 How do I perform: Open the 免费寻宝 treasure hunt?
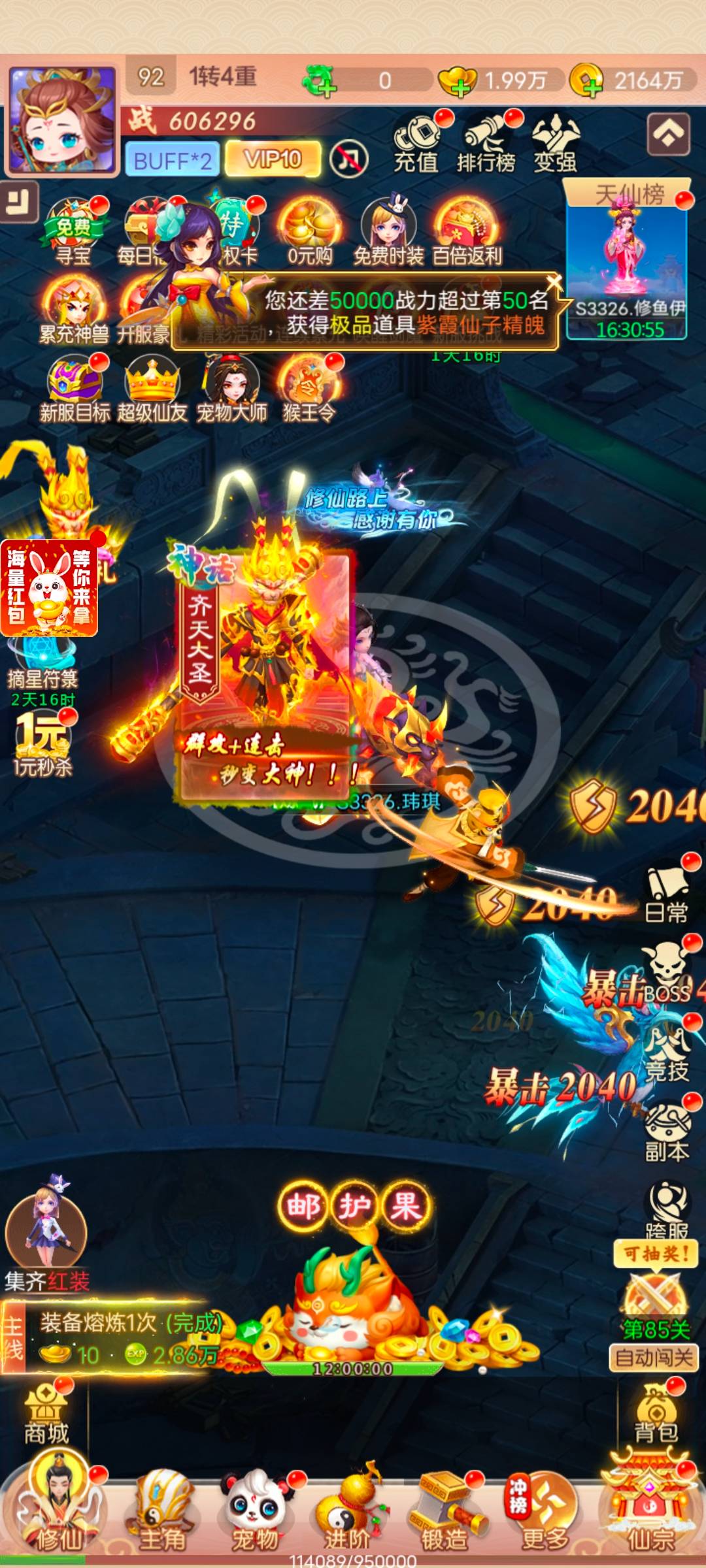pyautogui.click(x=73, y=232)
